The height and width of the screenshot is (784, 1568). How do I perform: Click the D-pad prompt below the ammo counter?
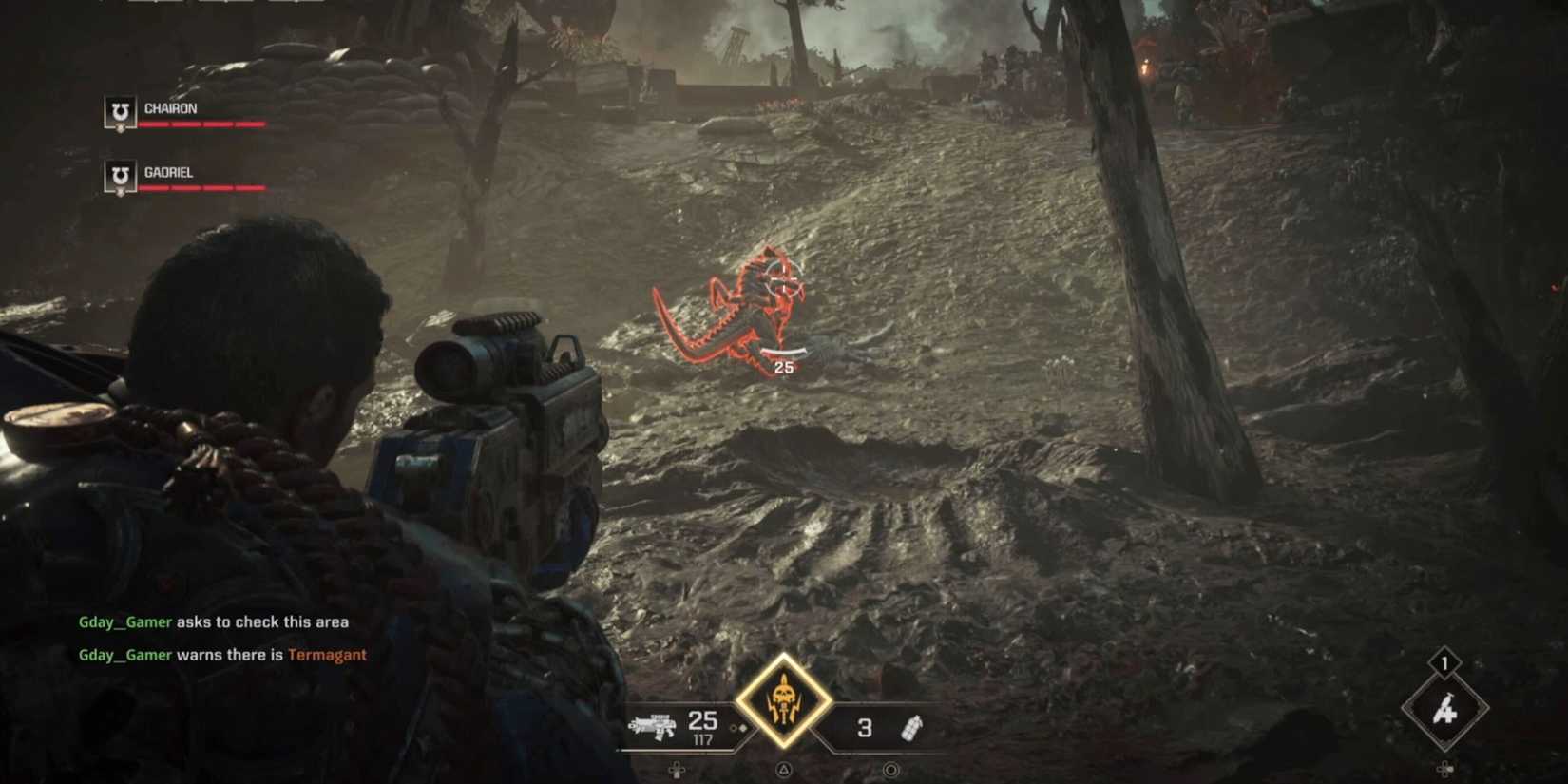[677, 772]
